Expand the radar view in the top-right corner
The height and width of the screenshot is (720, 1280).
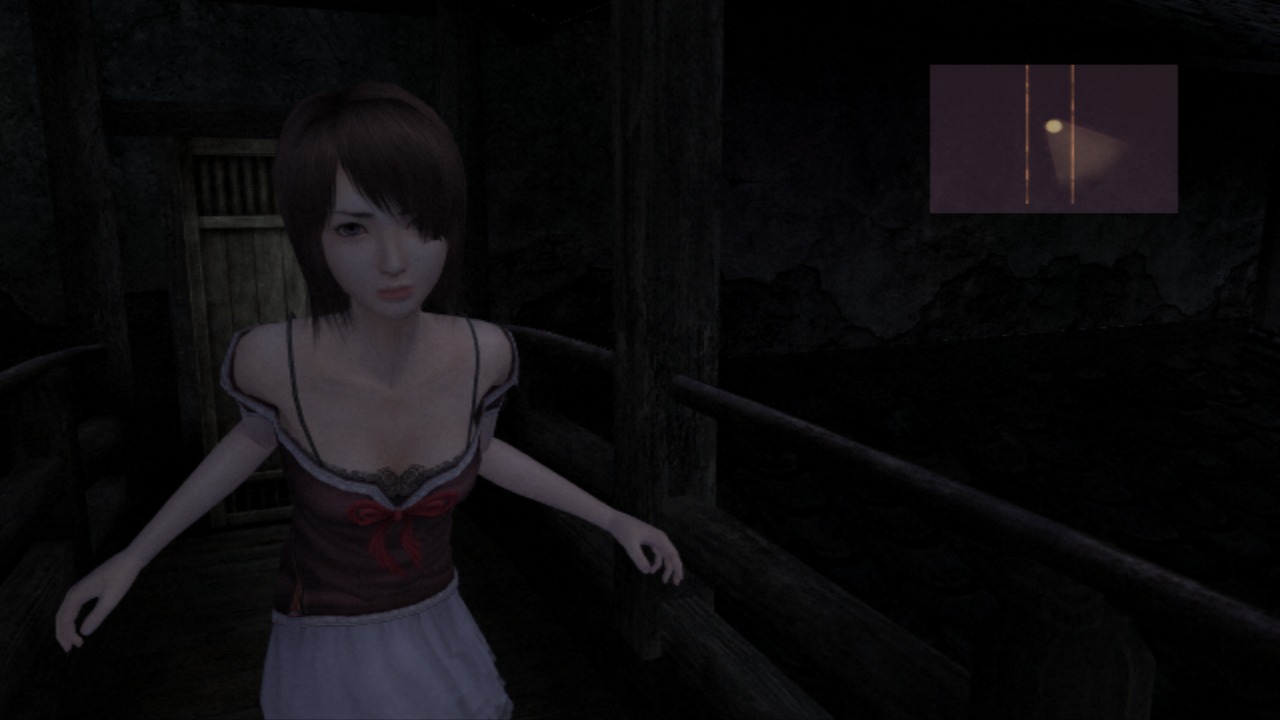tap(1053, 137)
